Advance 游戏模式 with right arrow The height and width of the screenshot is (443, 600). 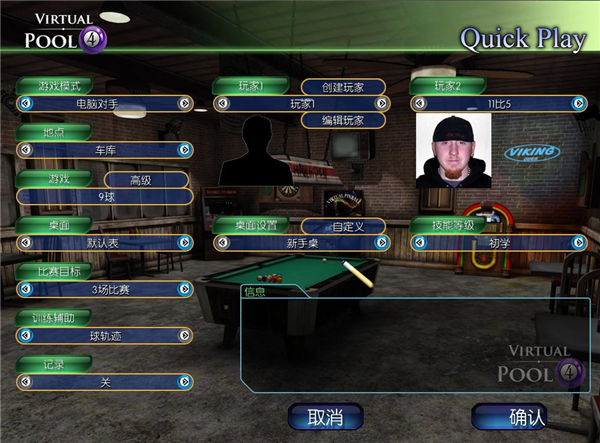pyautogui.click(x=184, y=103)
